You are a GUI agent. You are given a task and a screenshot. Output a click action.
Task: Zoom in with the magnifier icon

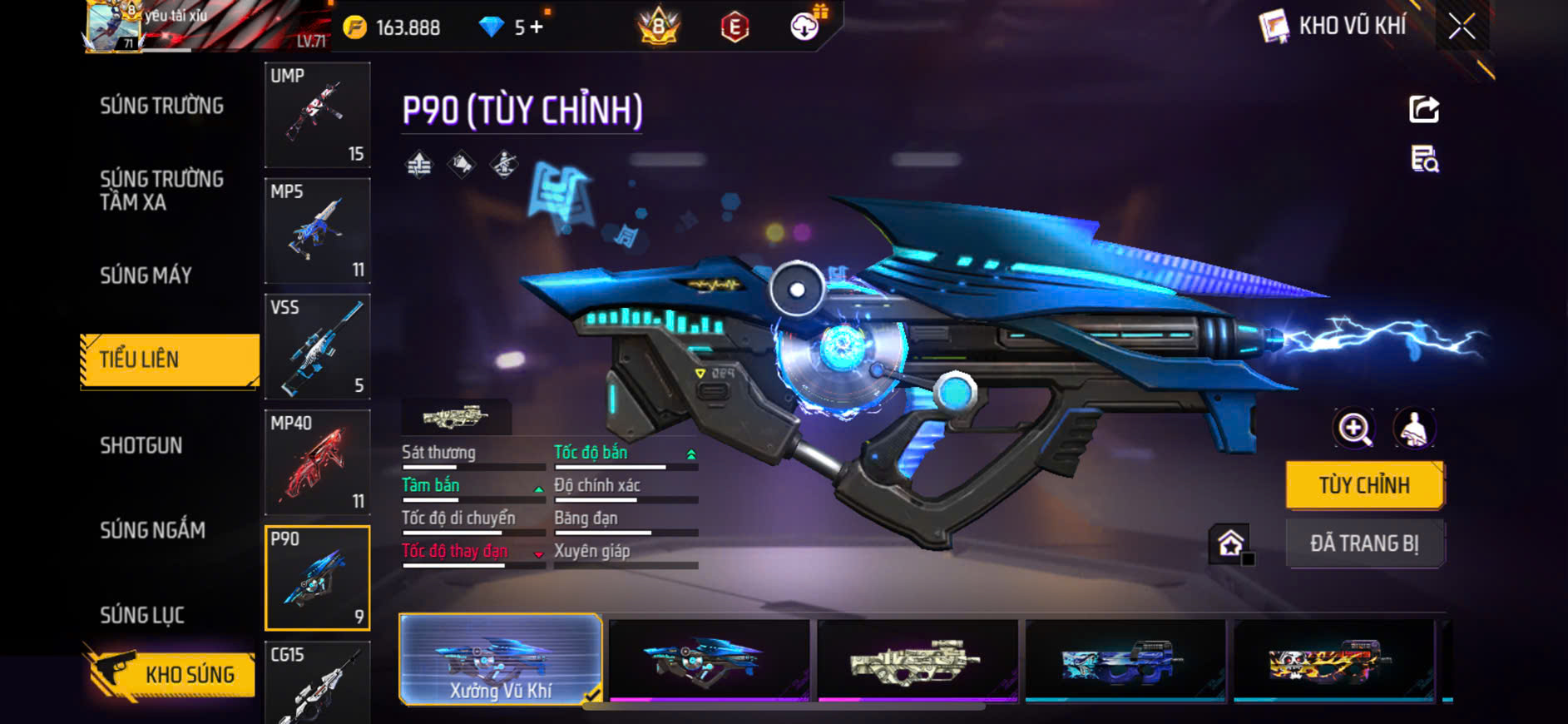[x=1354, y=429]
